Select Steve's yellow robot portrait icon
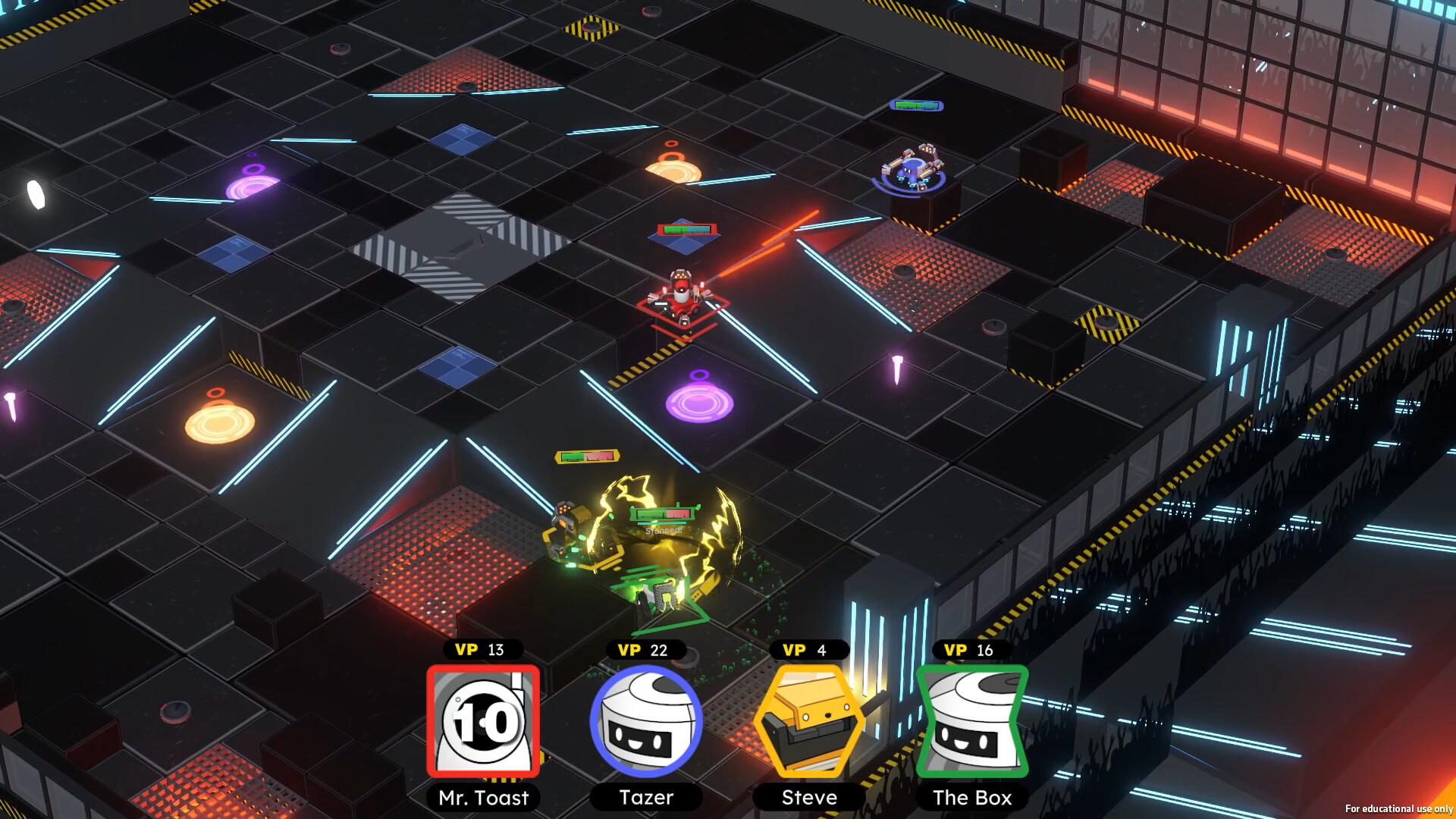This screenshot has width=1456, height=819. (808, 721)
